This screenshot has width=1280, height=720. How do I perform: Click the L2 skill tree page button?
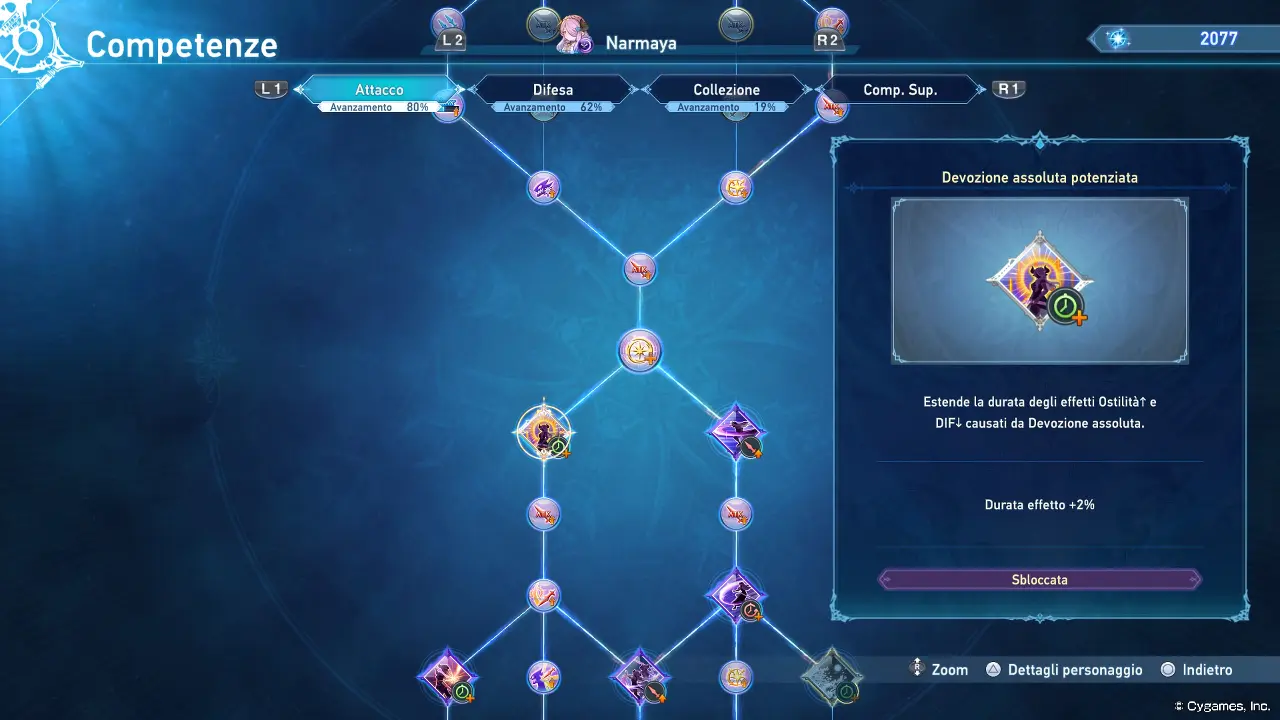point(449,40)
